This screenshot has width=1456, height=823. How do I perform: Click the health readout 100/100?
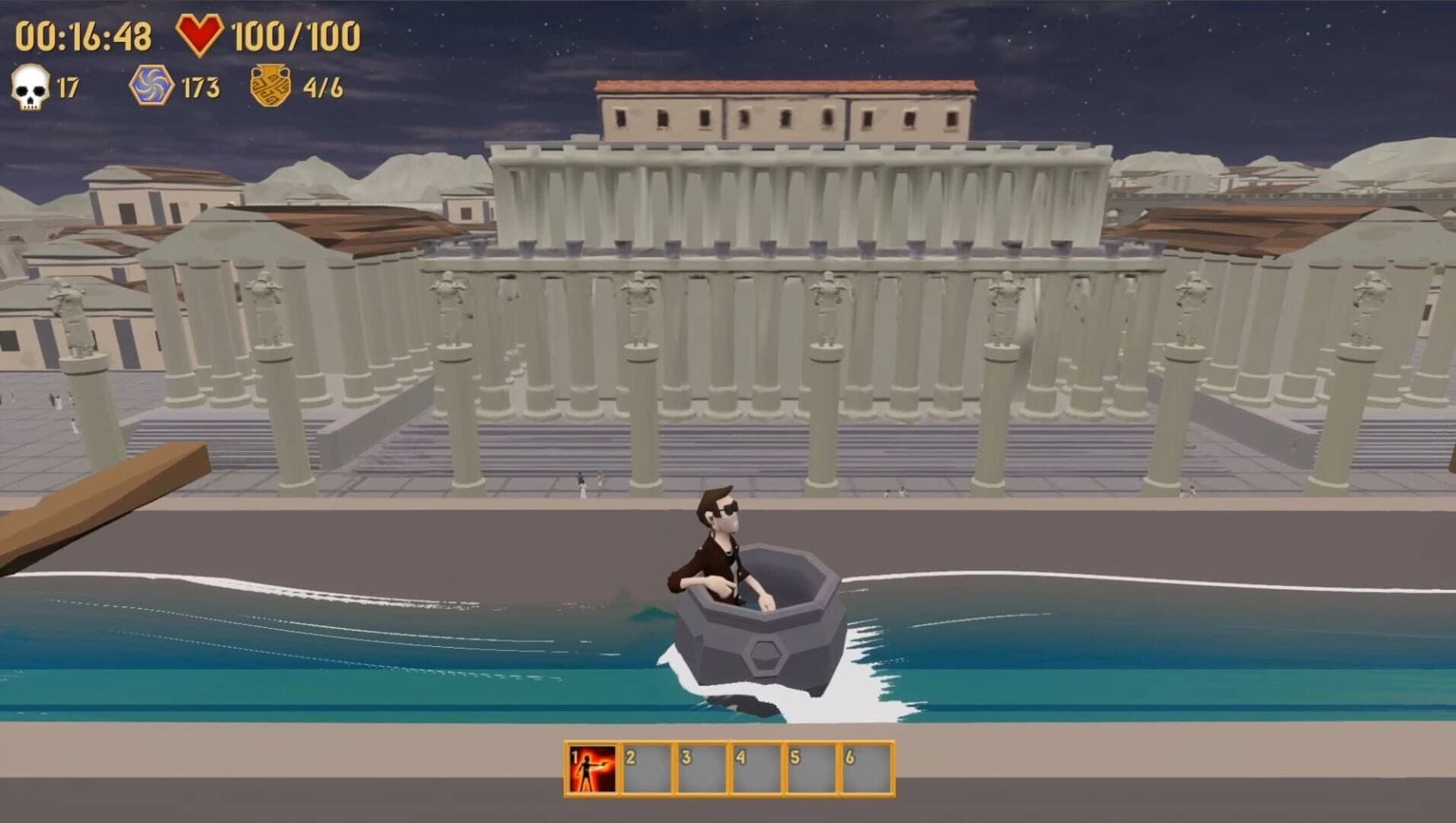[x=297, y=34]
